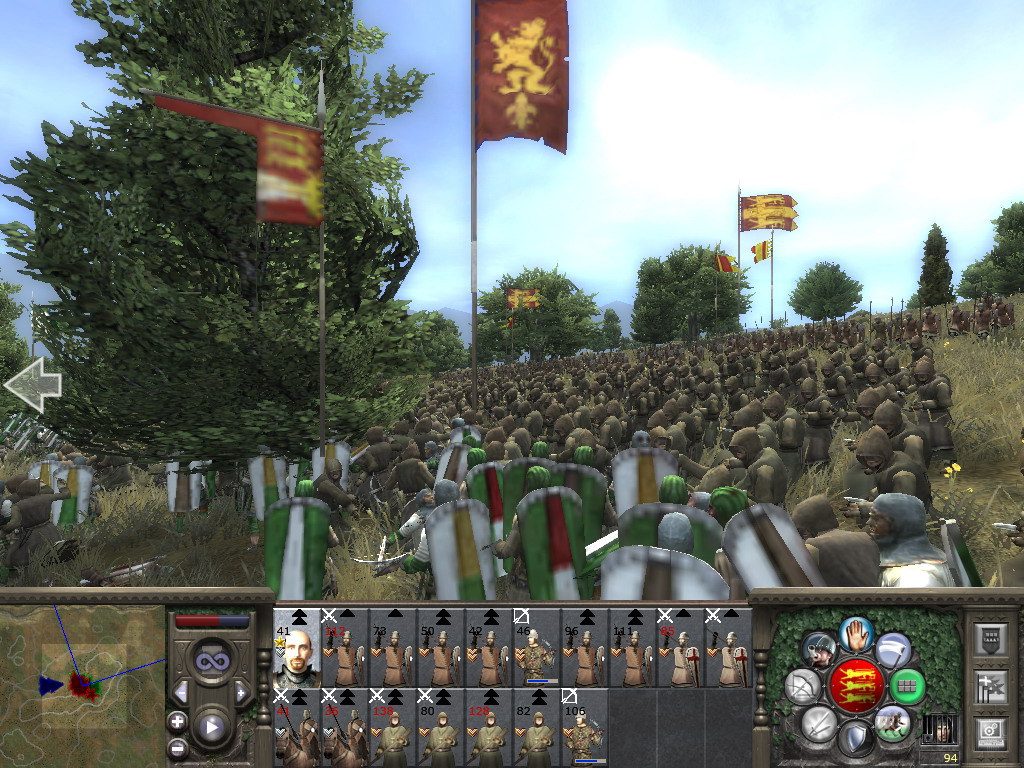Toggle guard mode with the shield icon
The width and height of the screenshot is (1024, 768).
click(855, 739)
